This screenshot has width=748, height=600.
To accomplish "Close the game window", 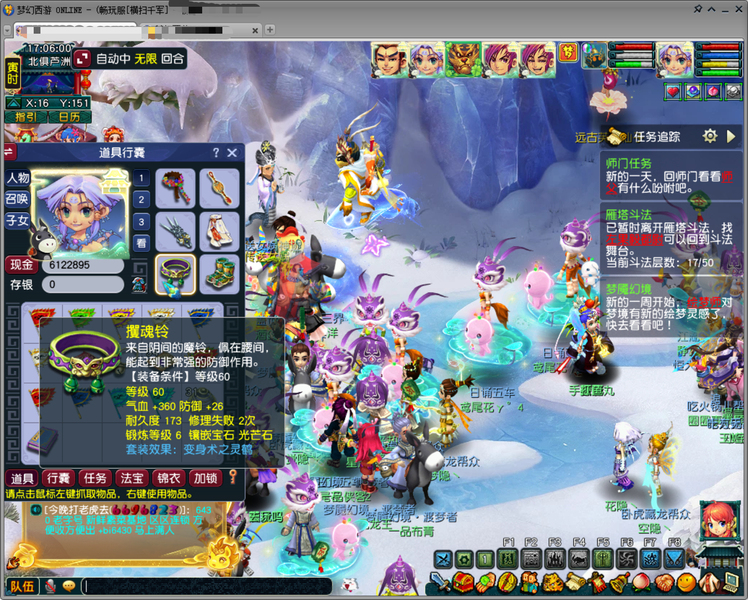I will pyautogui.click(x=735, y=8).
